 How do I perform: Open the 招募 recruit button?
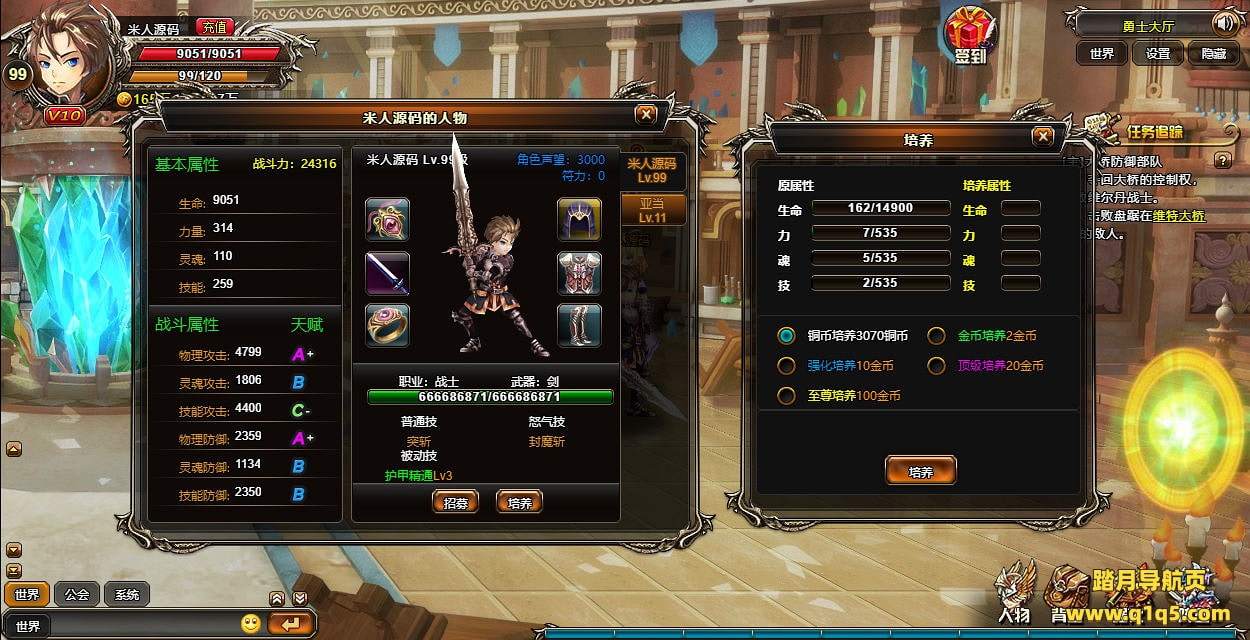click(x=455, y=503)
